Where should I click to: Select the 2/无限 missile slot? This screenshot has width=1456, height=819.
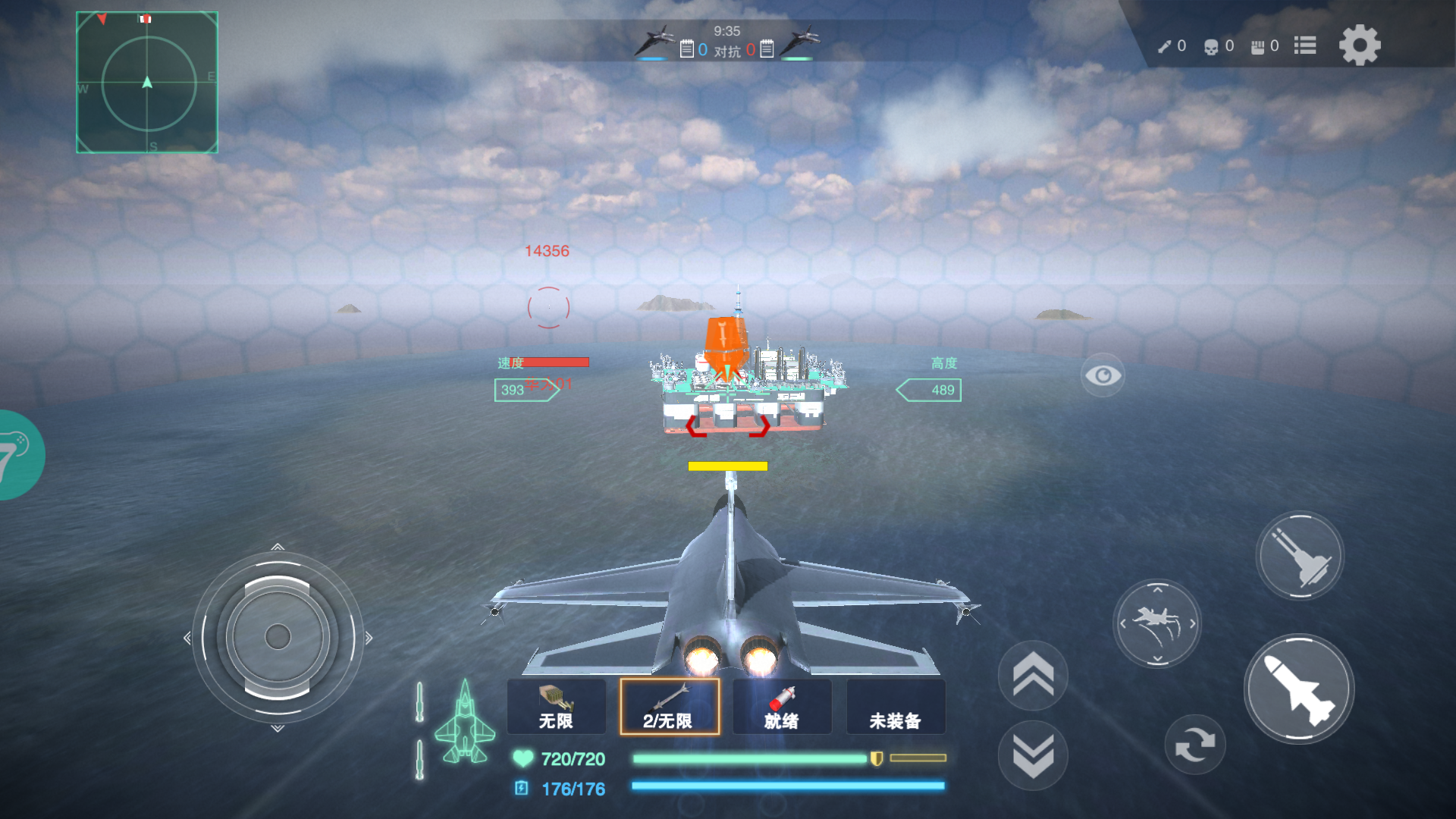669,707
